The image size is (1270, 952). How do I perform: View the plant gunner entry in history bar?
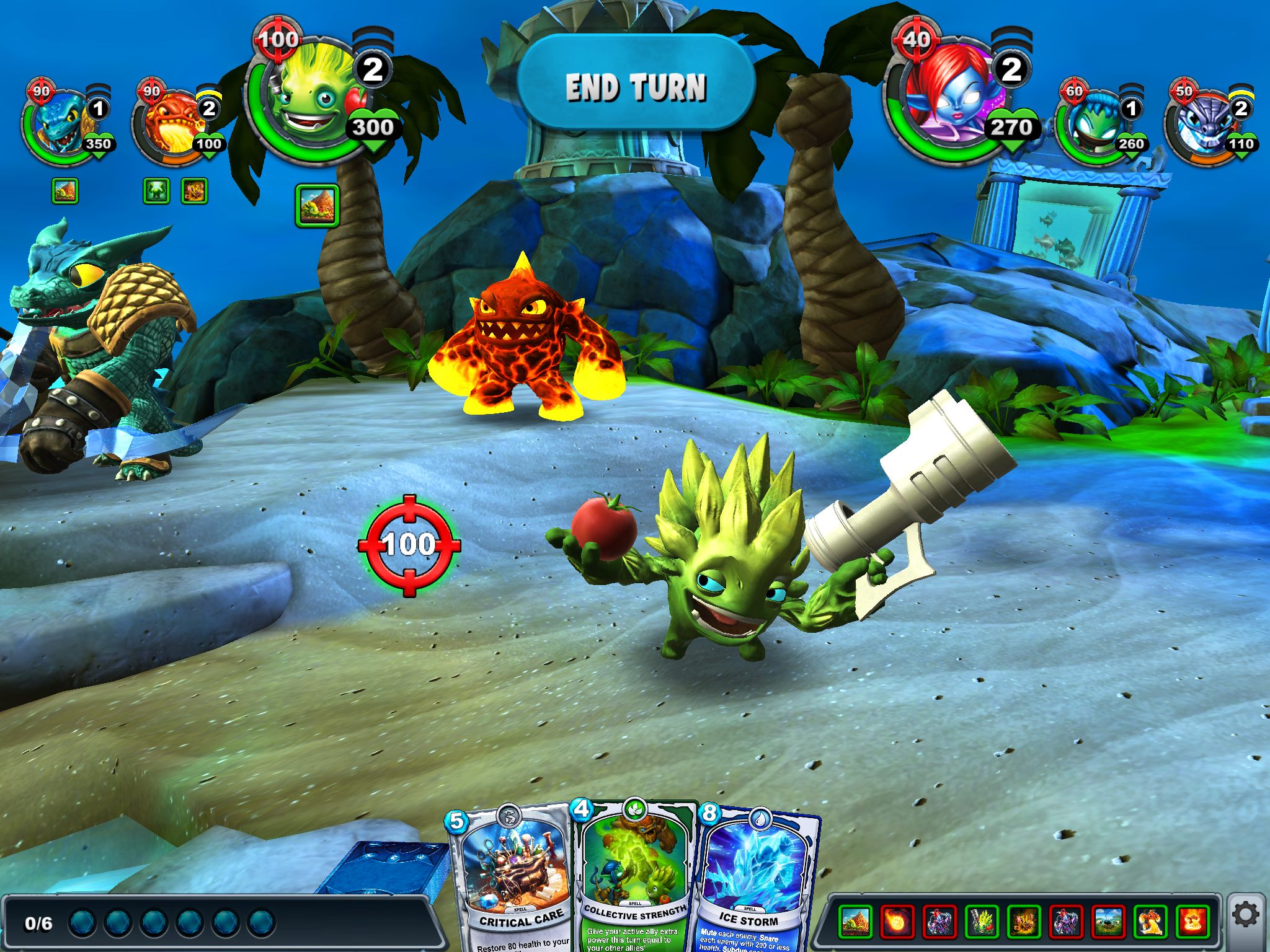(x=982, y=922)
